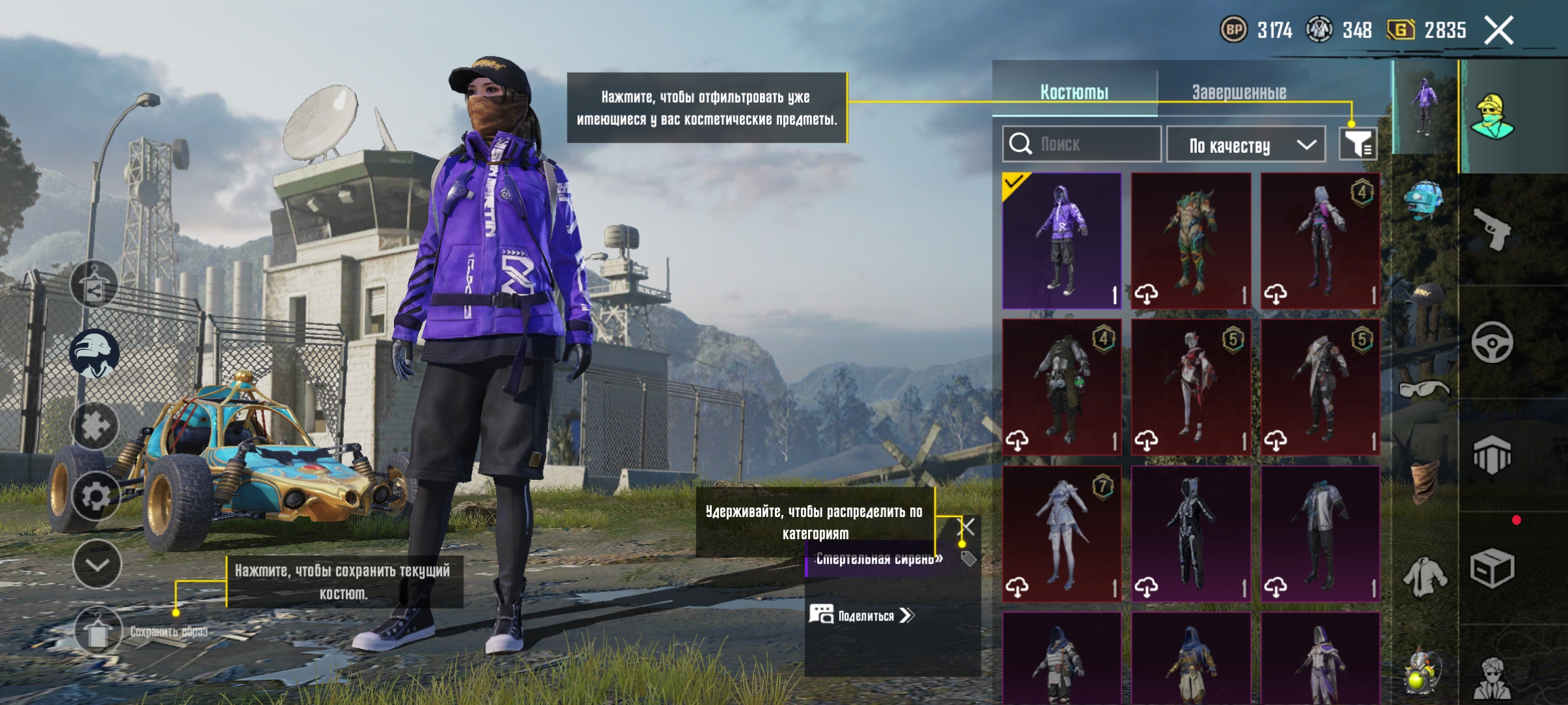1568x705 pixels.
Task: Tap Поделиться to share the outfit
Action: point(863,615)
